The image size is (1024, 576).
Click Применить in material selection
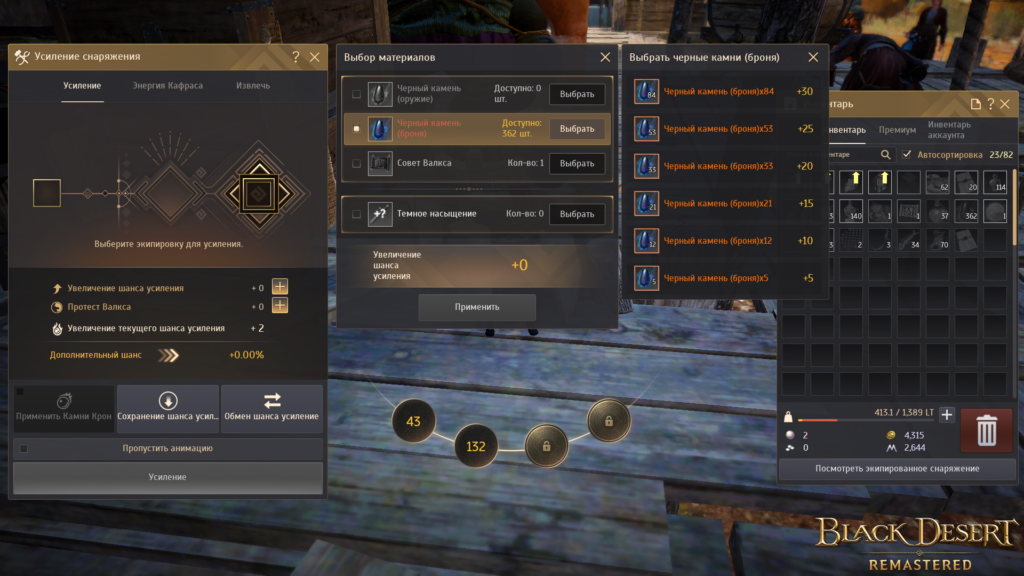(x=477, y=307)
